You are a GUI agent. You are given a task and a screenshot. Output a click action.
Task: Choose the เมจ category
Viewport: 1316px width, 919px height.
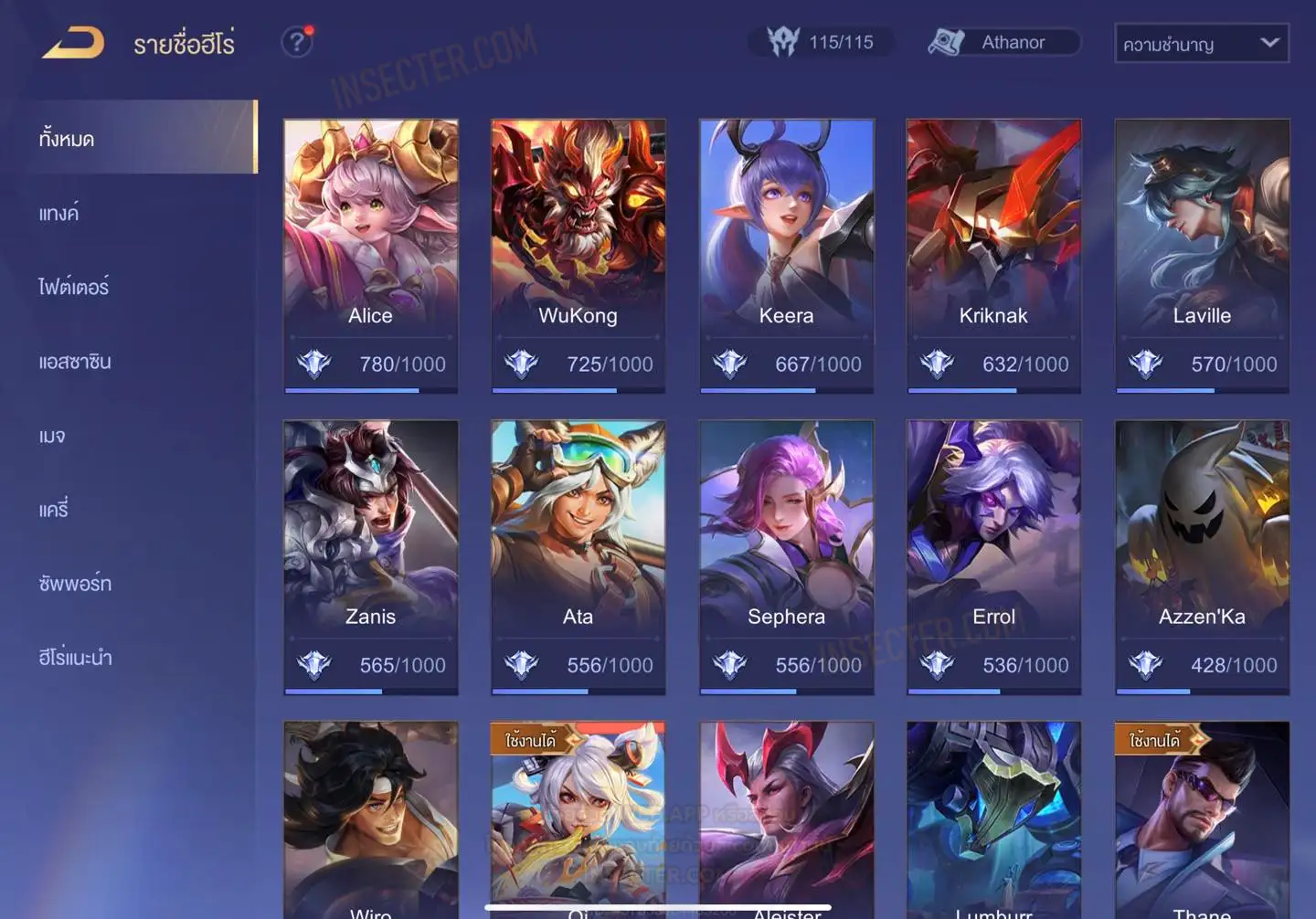52,436
